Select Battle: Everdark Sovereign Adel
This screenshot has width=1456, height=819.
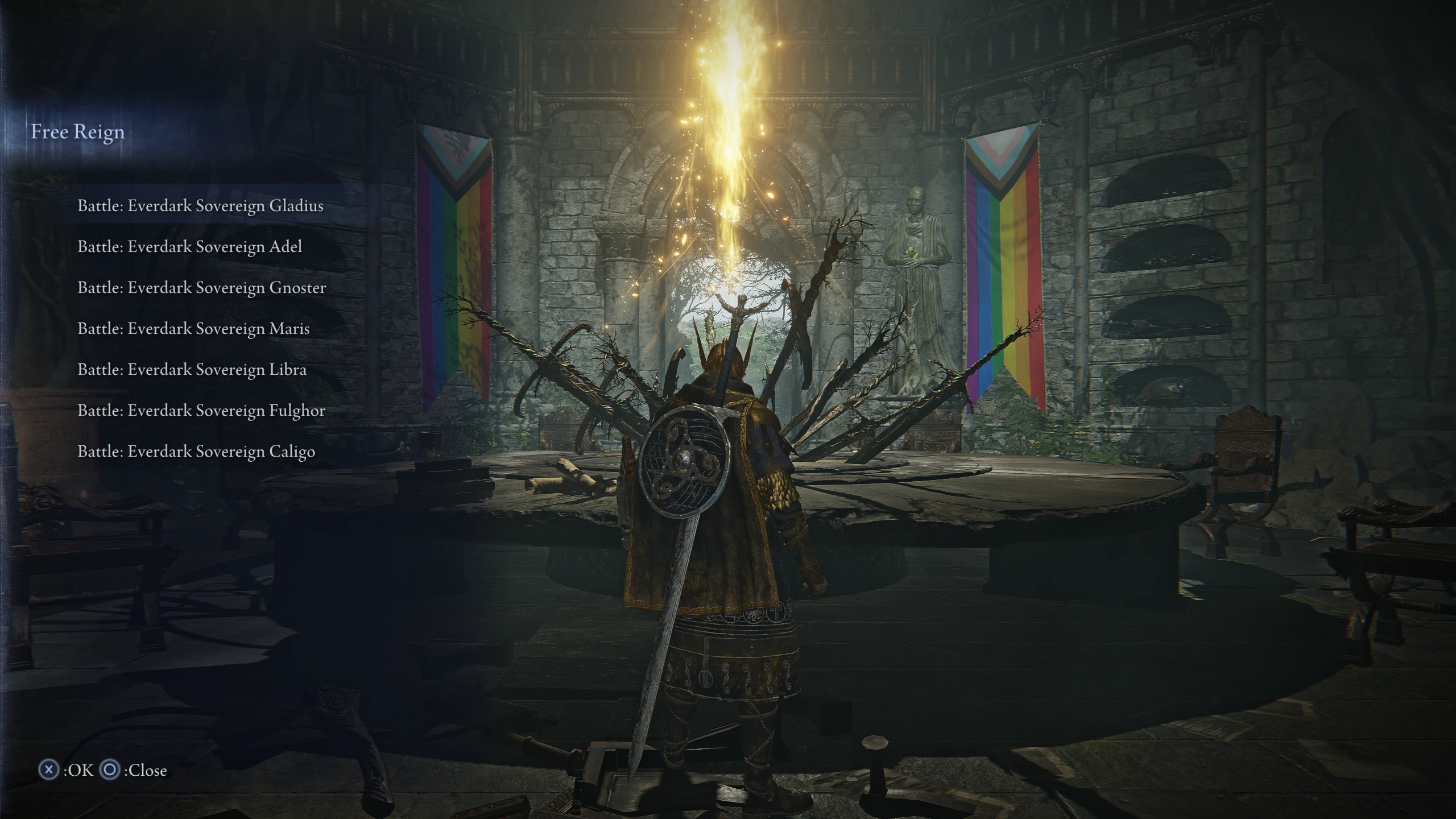(x=191, y=247)
